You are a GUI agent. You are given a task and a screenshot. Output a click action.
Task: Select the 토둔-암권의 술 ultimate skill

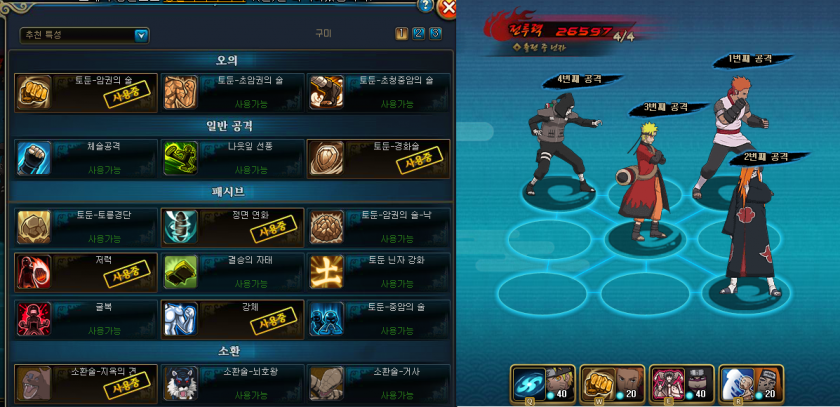87,92
